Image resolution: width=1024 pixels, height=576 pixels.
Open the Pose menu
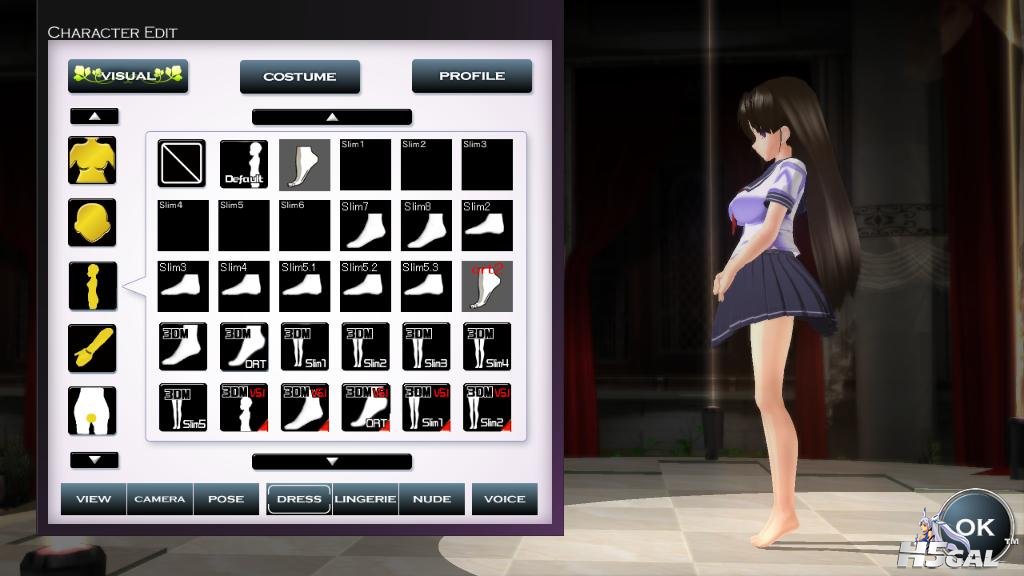click(x=226, y=499)
